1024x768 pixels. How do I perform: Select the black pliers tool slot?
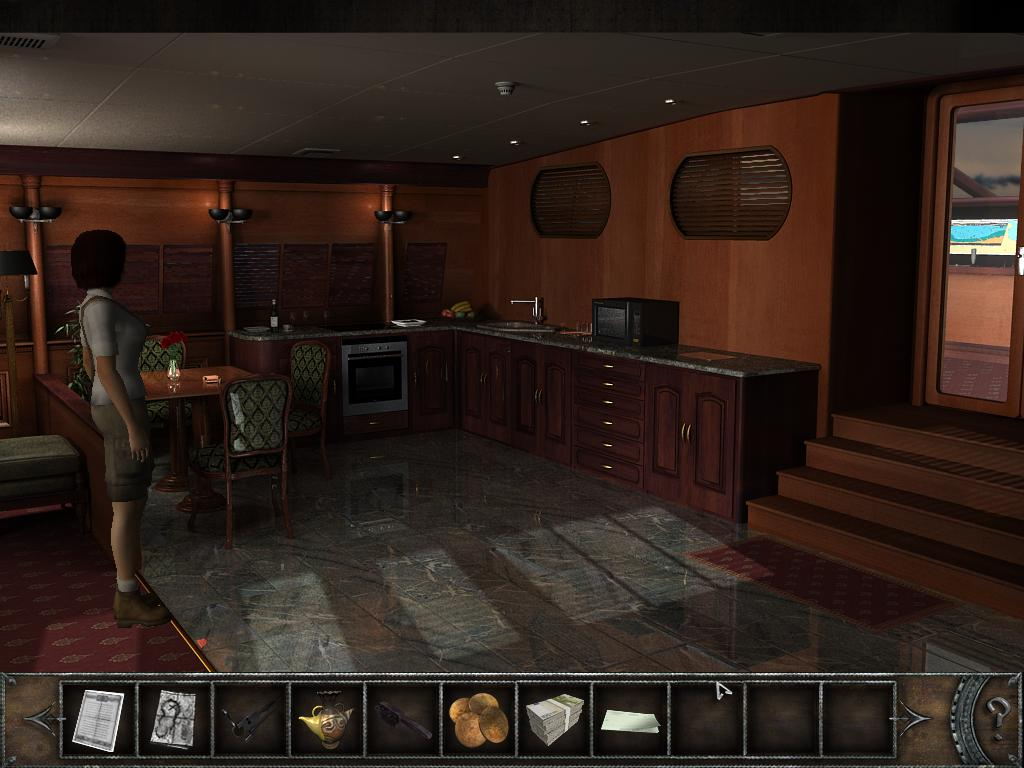tap(250, 719)
